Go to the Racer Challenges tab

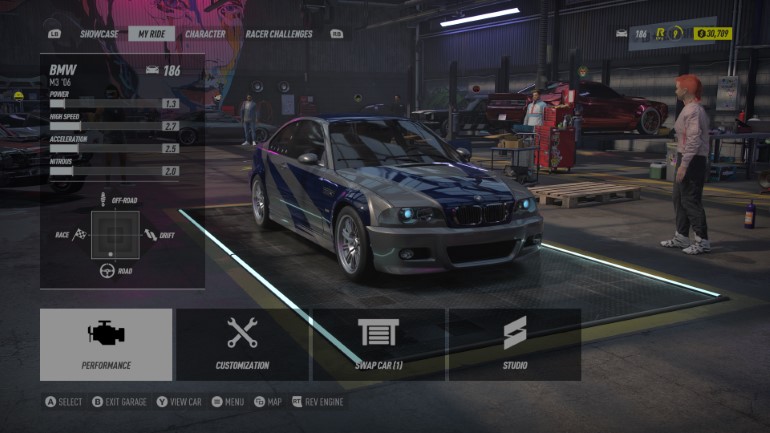279,34
